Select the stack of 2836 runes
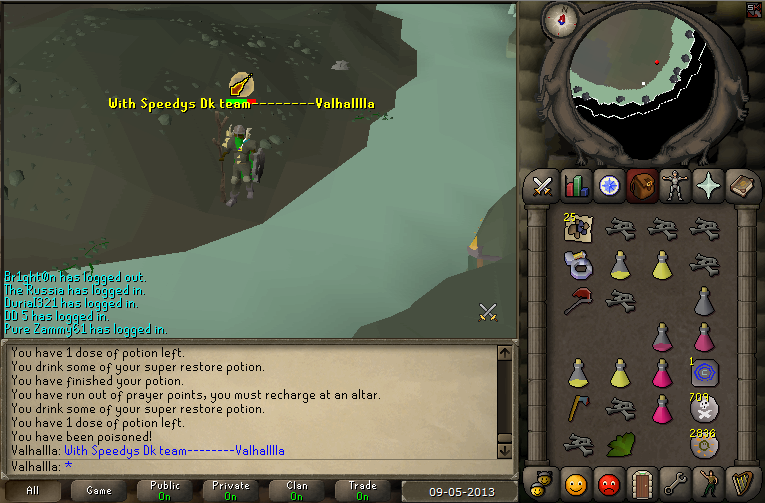Screen dimensions: 765x503 (x=705, y=443)
